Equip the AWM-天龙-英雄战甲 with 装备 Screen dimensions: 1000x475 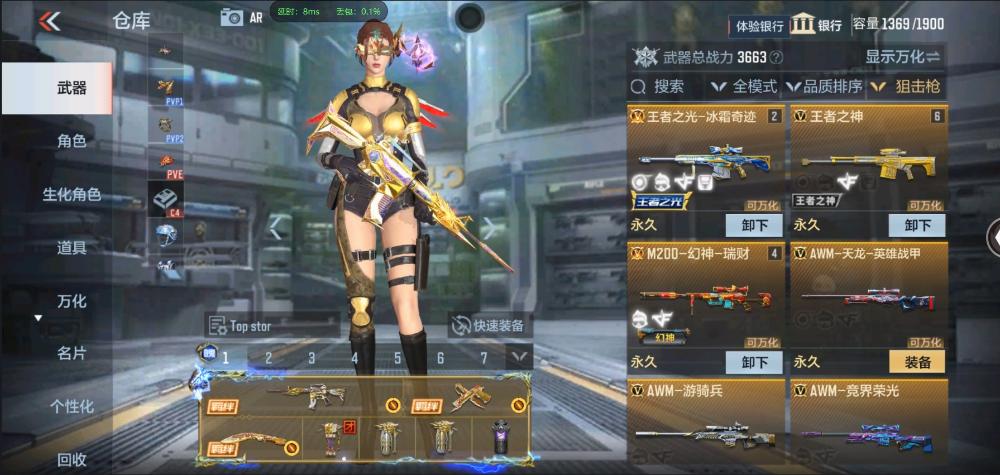917,362
